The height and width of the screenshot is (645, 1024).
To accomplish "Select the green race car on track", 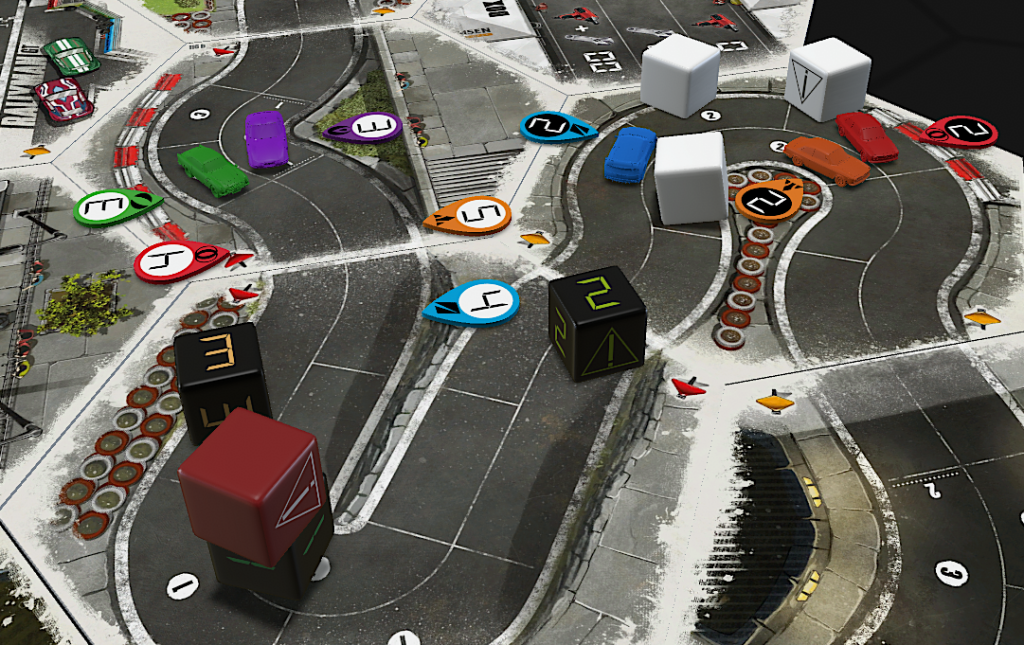I will click(x=212, y=170).
